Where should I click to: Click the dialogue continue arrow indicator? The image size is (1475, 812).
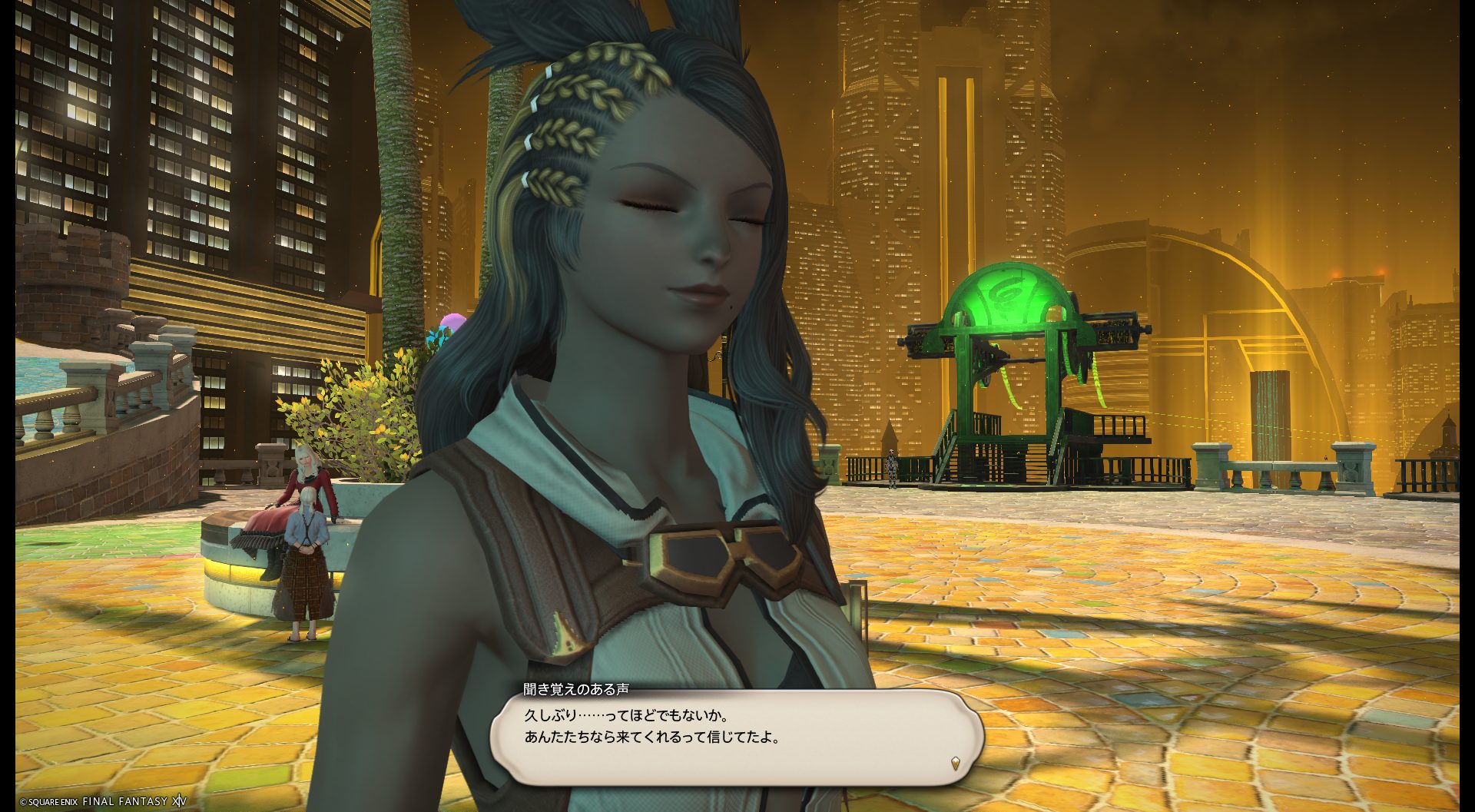click(955, 764)
